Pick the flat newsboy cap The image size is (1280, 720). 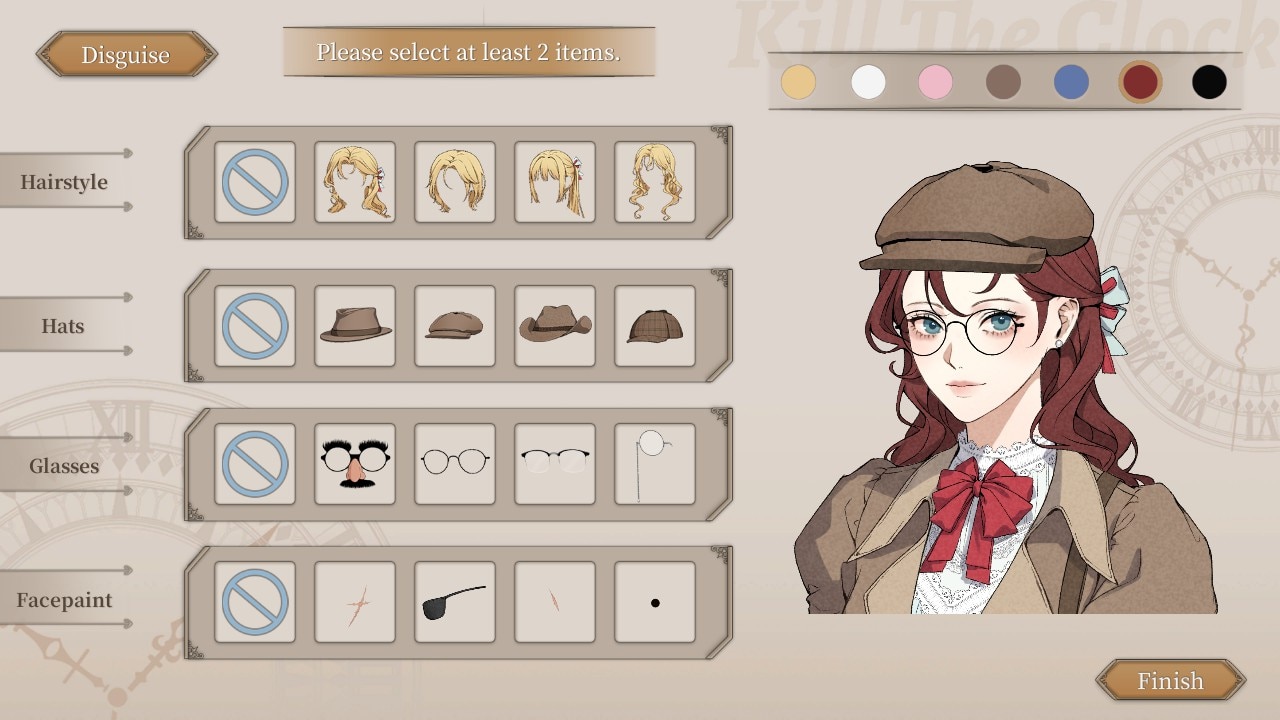pos(455,326)
